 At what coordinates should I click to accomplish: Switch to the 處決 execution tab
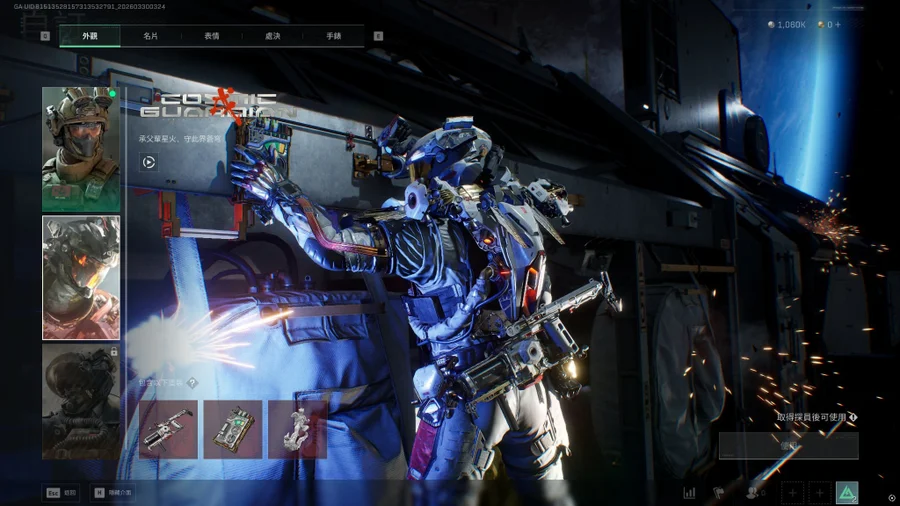click(272, 36)
